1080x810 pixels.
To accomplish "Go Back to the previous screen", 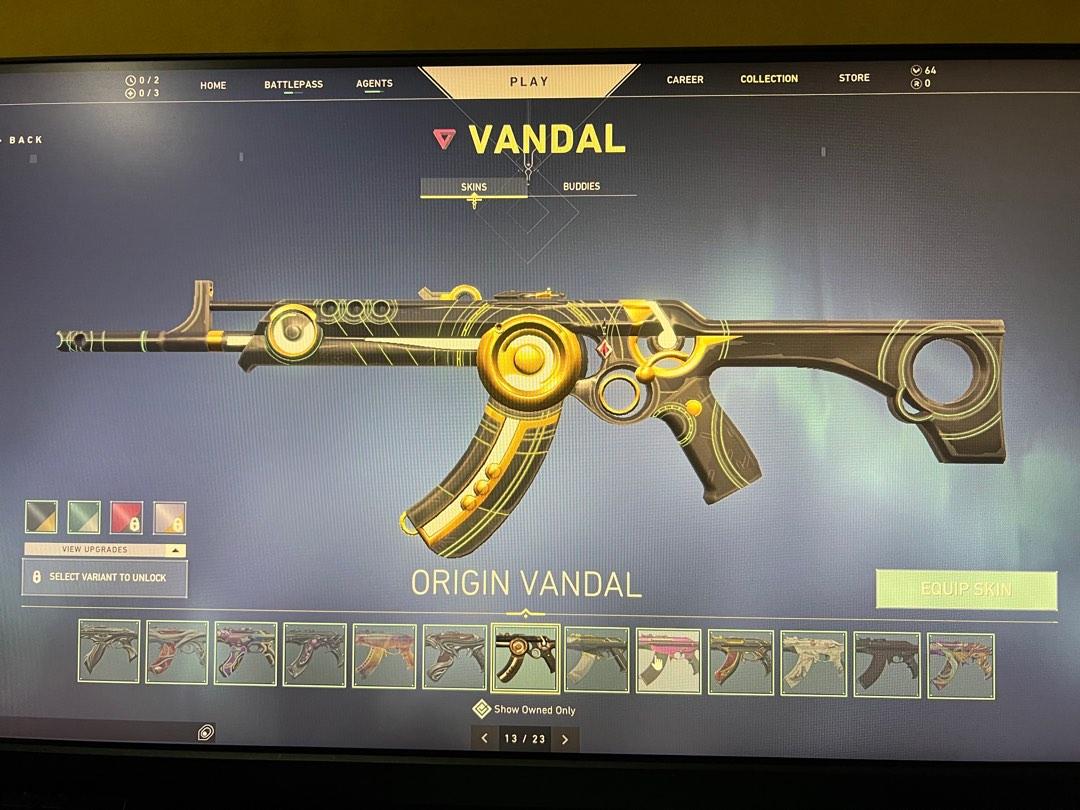I will click(26, 140).
